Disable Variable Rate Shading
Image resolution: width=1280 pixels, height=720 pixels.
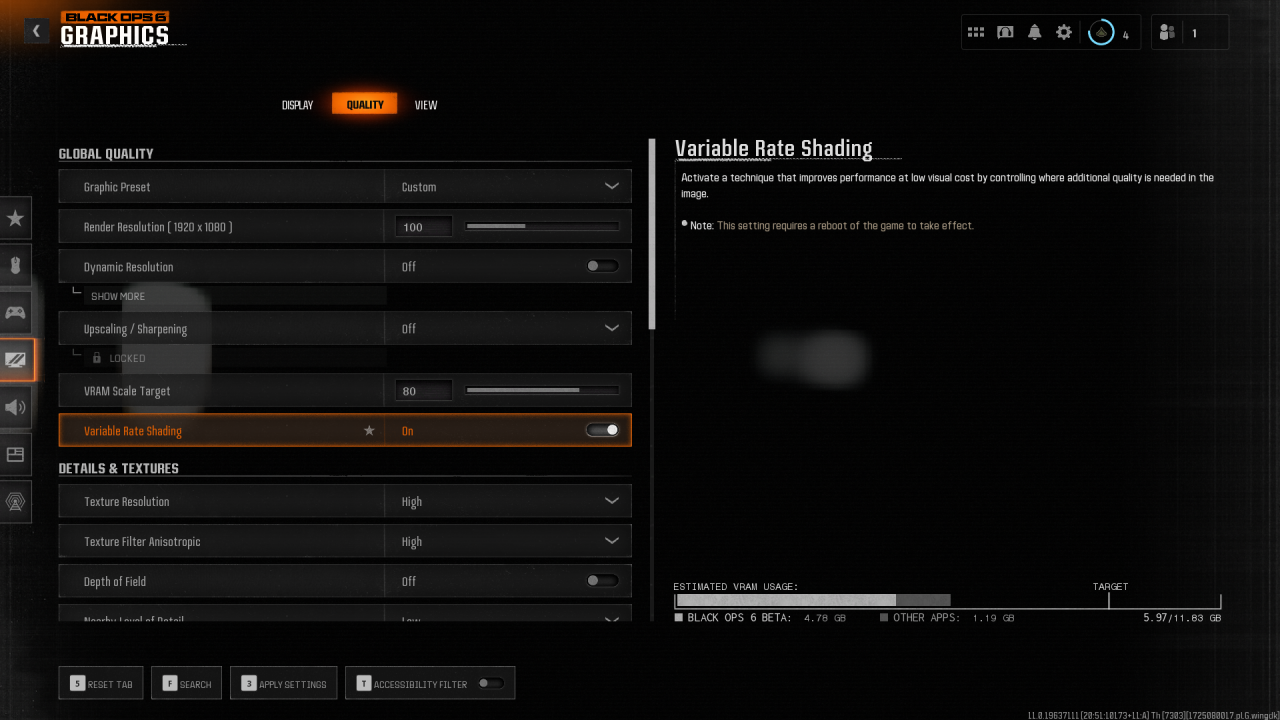pyautogui.click(x=601, y=429)
